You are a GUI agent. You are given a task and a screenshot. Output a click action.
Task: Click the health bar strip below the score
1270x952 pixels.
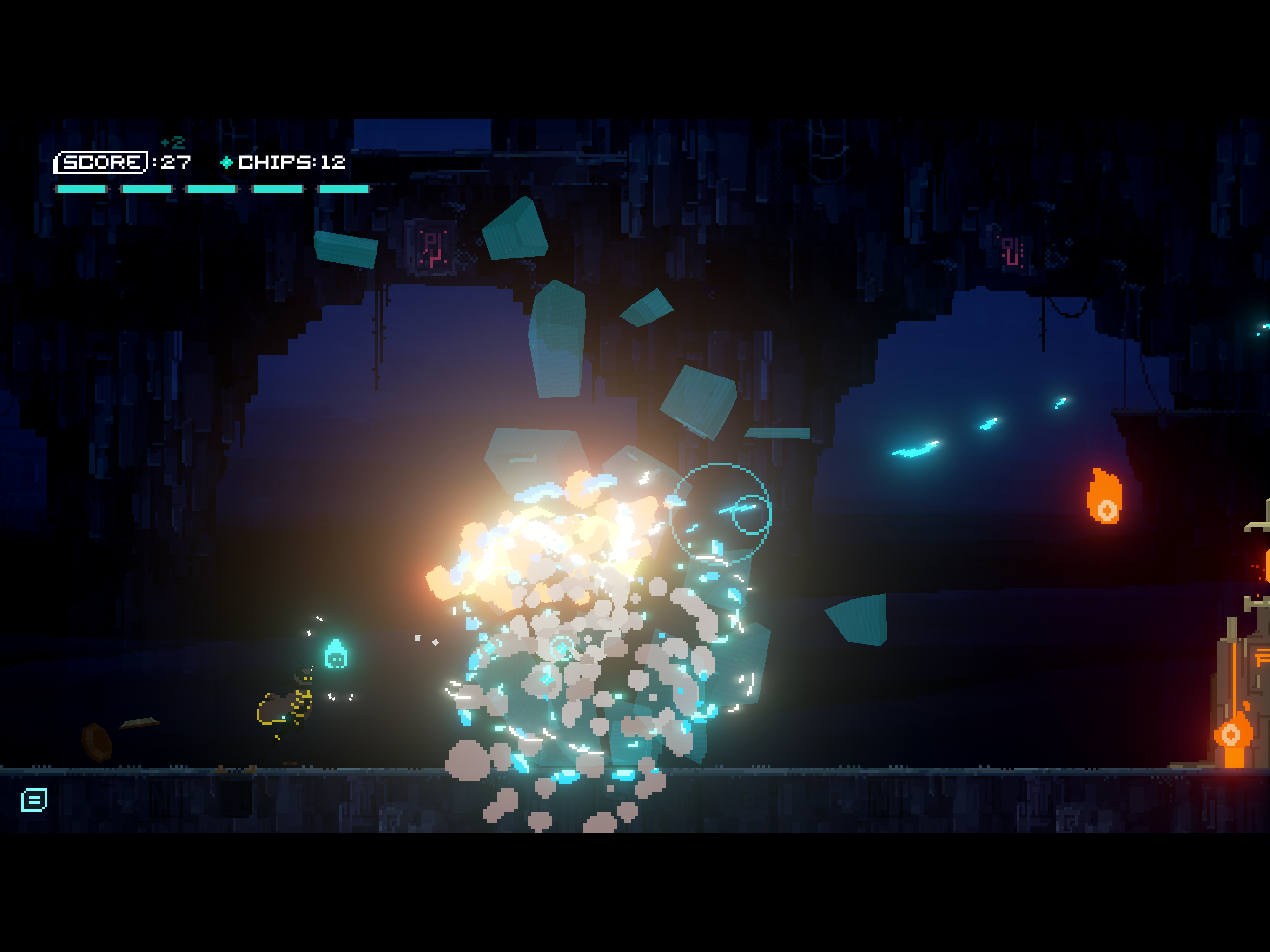point(212,188)
